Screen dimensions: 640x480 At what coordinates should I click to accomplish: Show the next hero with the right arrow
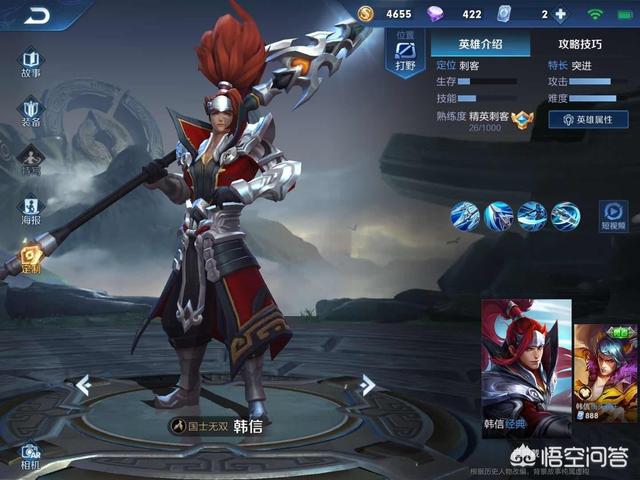[367, 384]
